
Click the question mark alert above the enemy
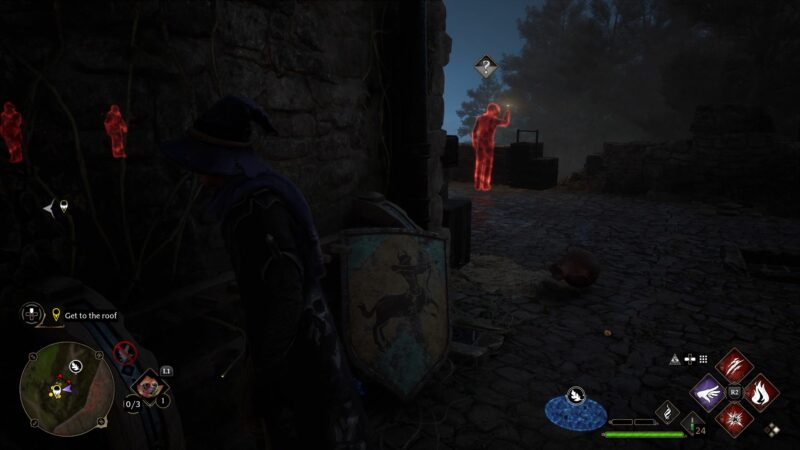click(x=486, y=68)
